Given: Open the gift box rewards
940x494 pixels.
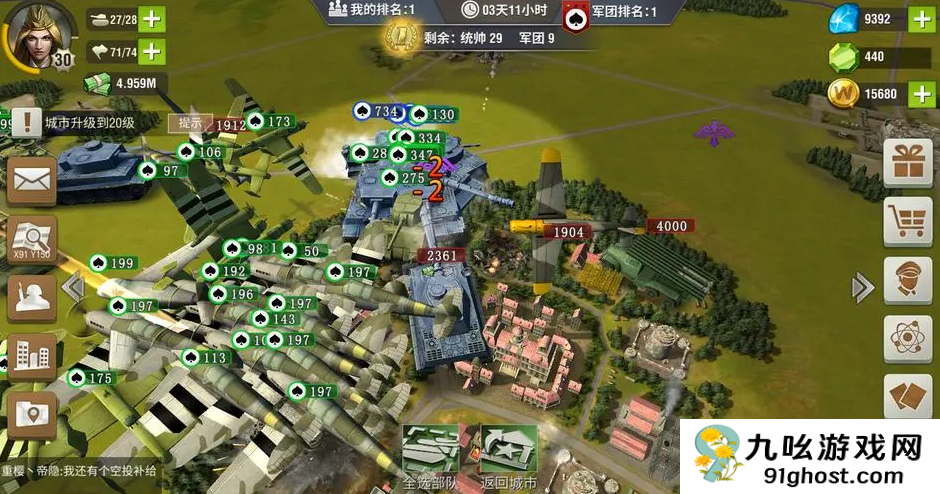Looking at the screenshot, I should (908, 161).
